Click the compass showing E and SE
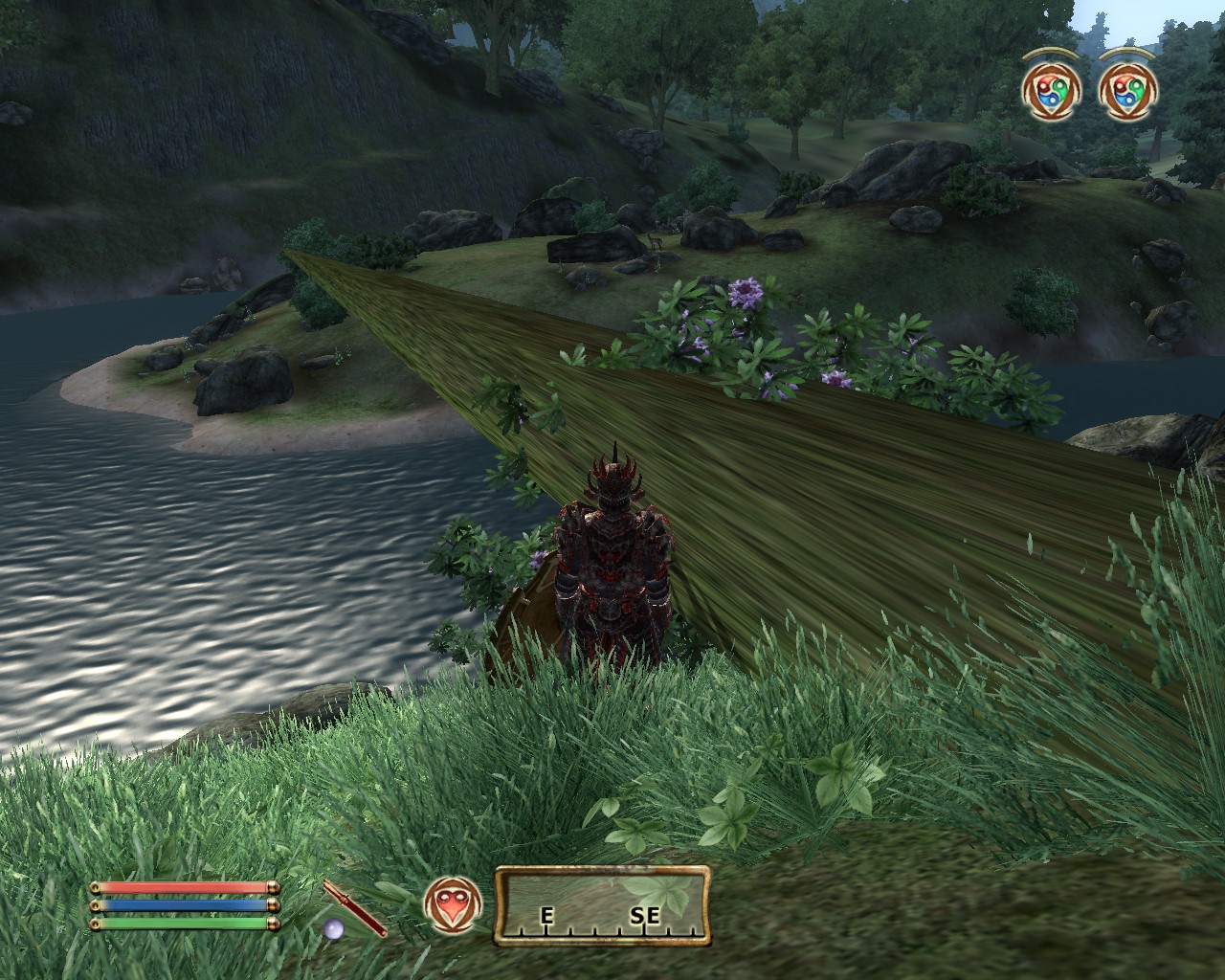The image size is (1225, 980). pos(602,905)
